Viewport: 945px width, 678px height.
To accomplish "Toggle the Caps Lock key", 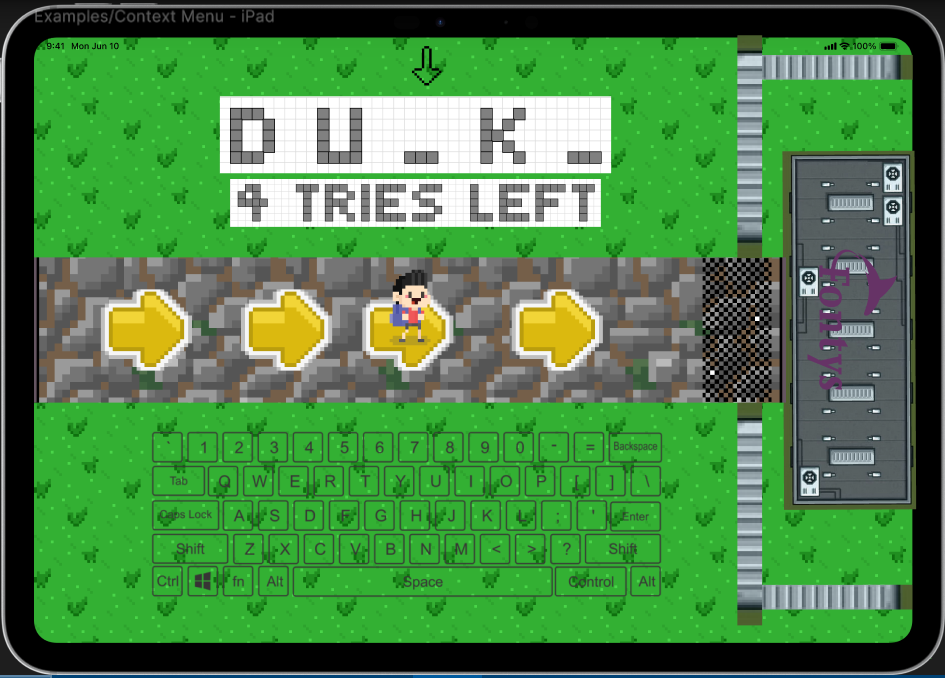I will click(186, 516).
